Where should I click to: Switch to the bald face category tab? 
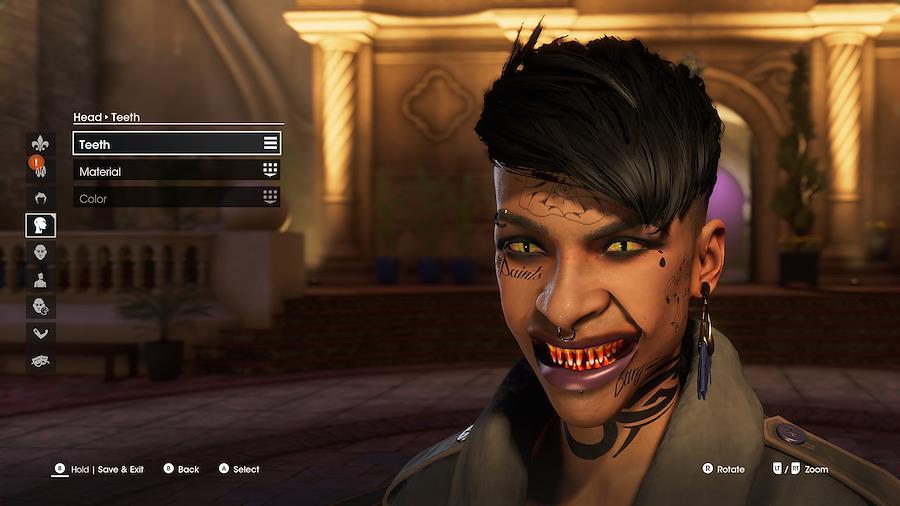click(41, 252)
